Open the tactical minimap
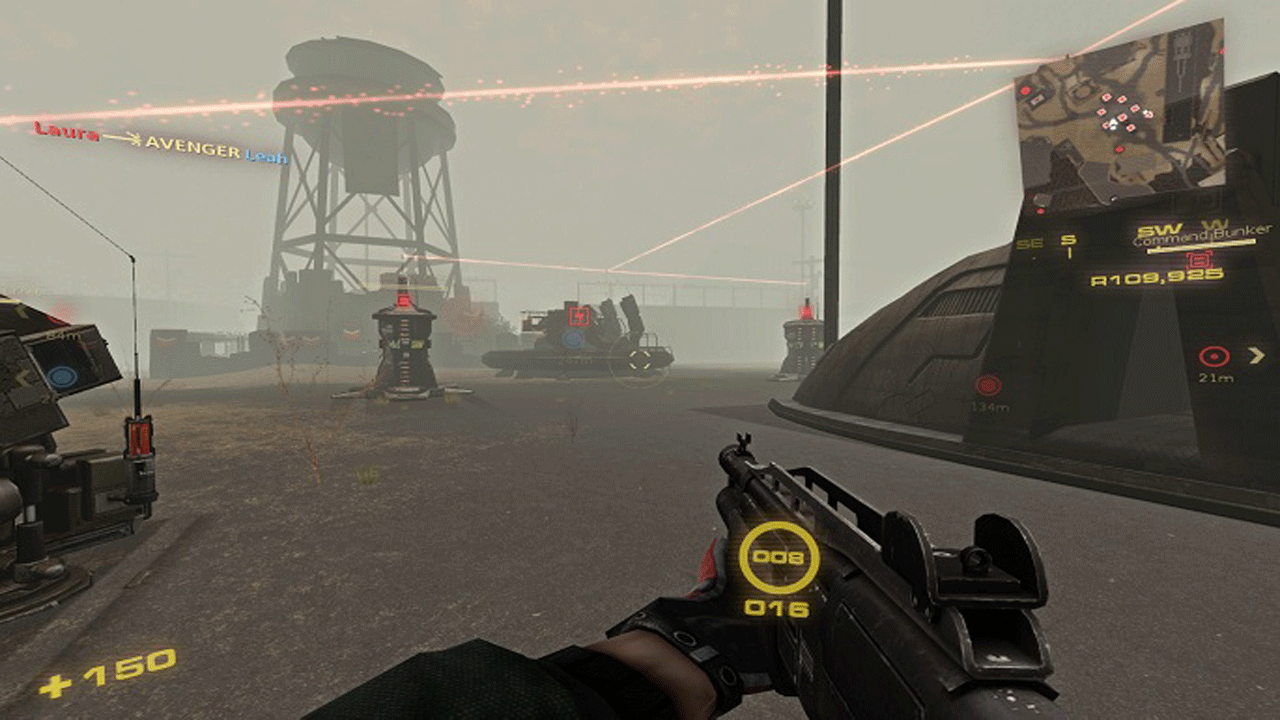1280x720 pixels. tap(1120, 120)
